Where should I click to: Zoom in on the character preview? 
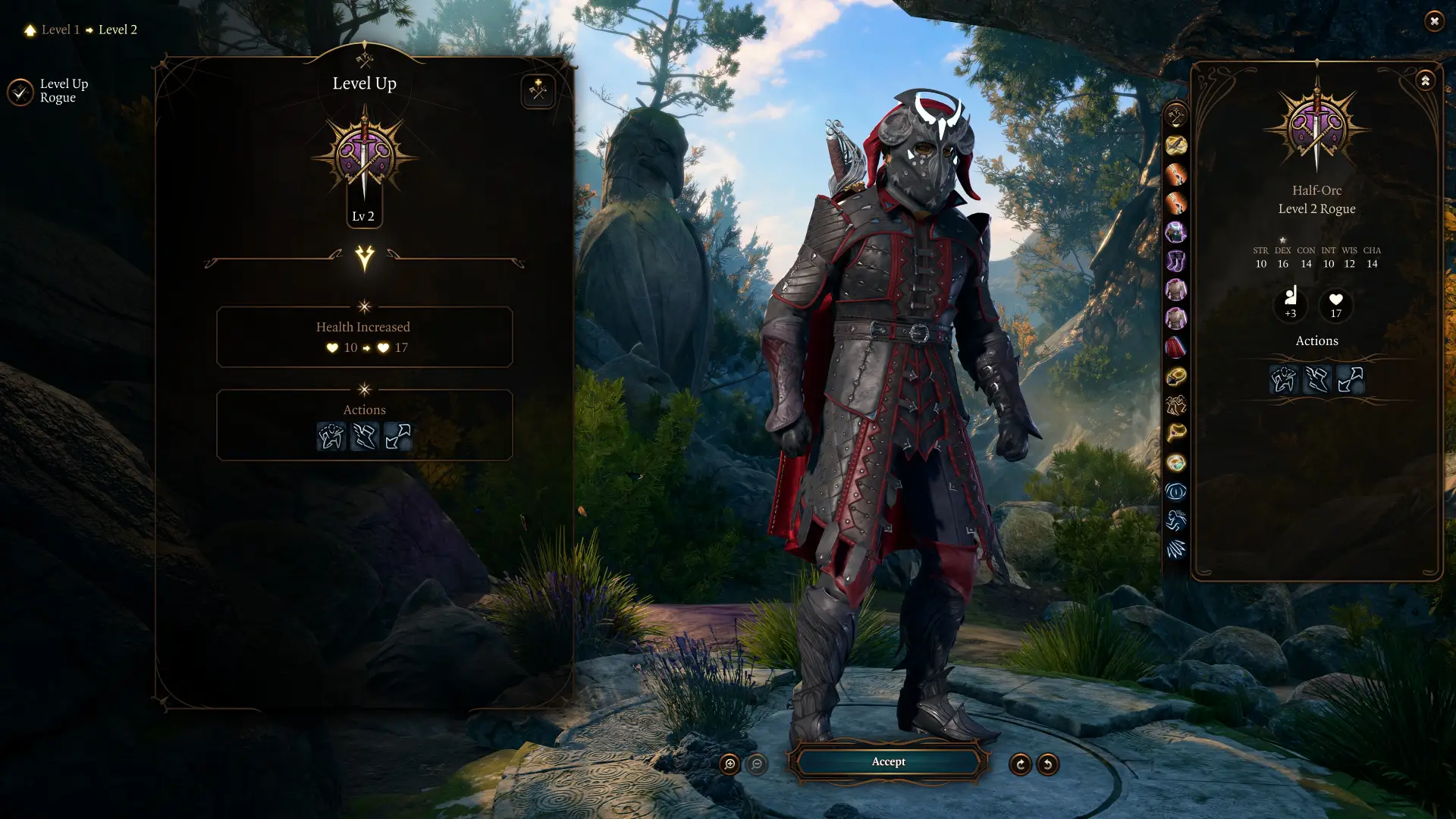[x=730, y=764]
